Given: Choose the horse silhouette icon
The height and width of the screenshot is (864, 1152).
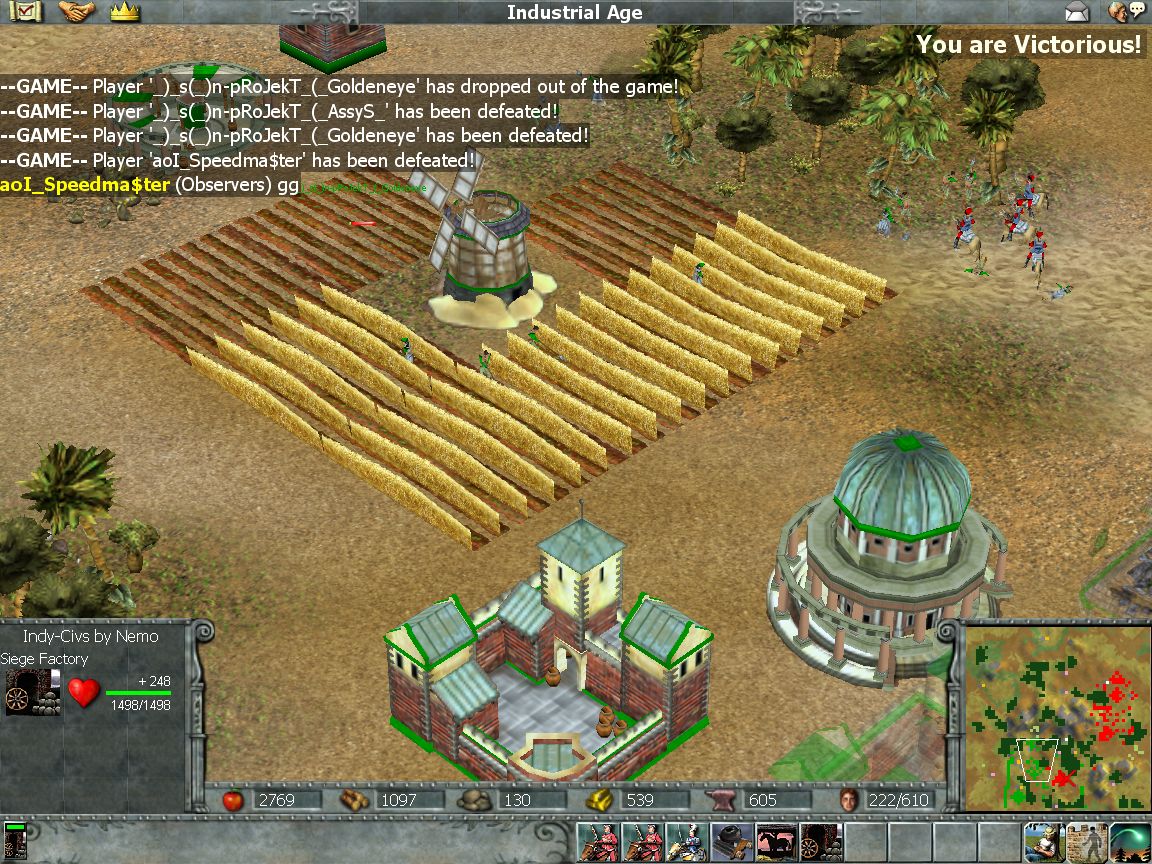Looking at the screenshot, I should pyautogui.click(x=776, y=843).
